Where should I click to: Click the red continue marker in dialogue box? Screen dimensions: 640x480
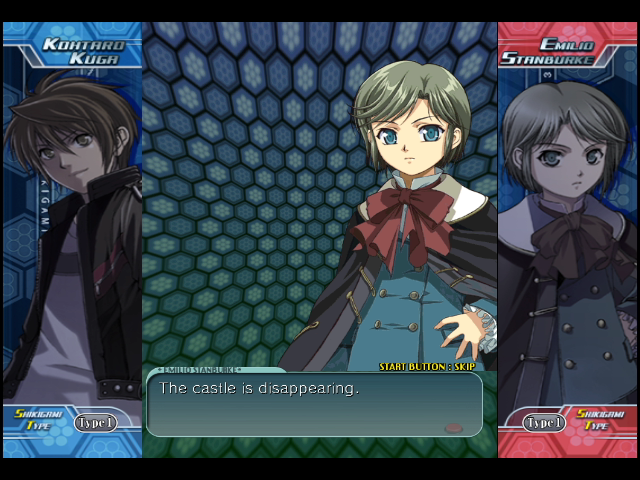454,427
